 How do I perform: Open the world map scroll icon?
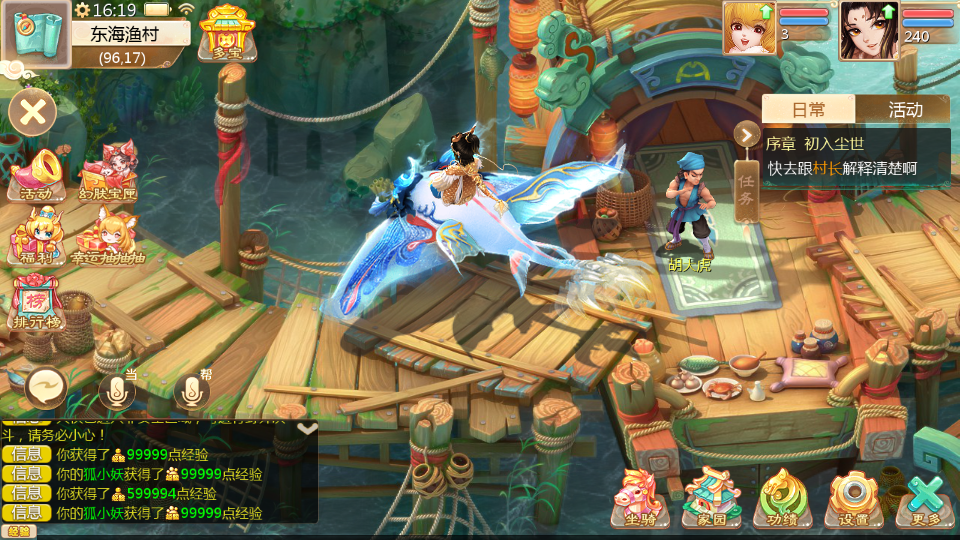[x=35, y=31]
